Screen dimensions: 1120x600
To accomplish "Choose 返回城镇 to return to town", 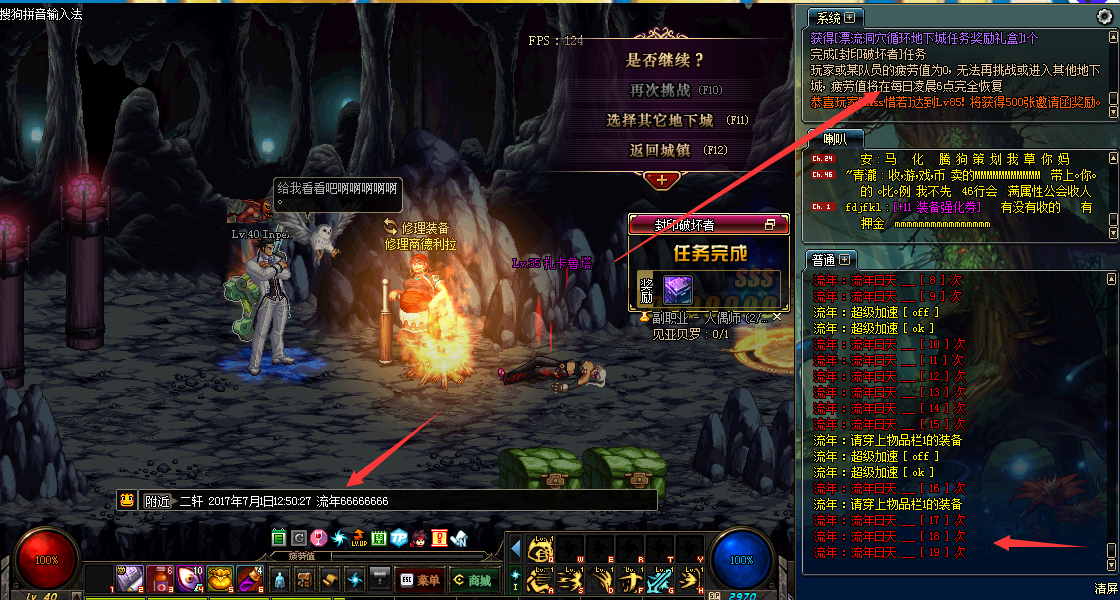I will pos(660,151).
